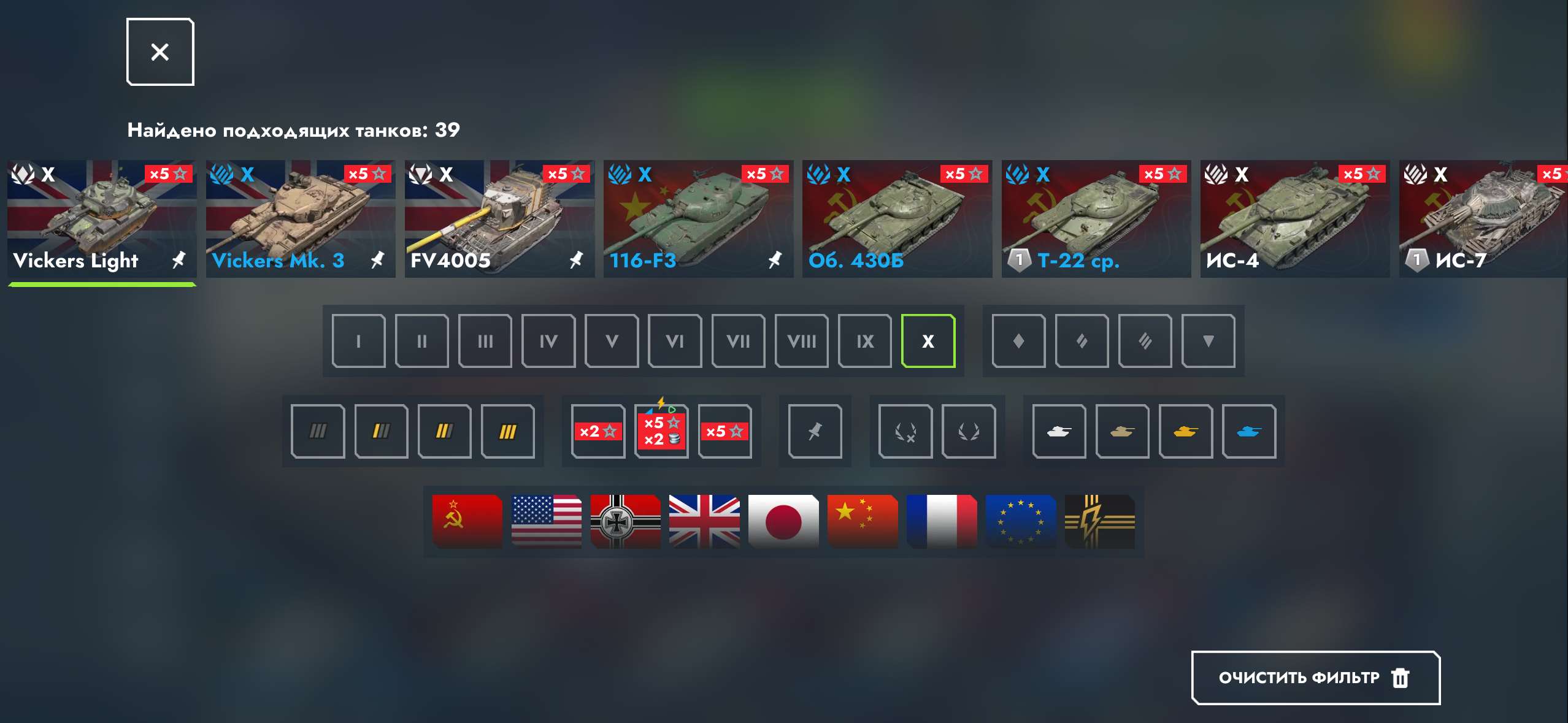Enable the Germany nation filter
This screenshot has height=723, width=1568.
(625, 521)
